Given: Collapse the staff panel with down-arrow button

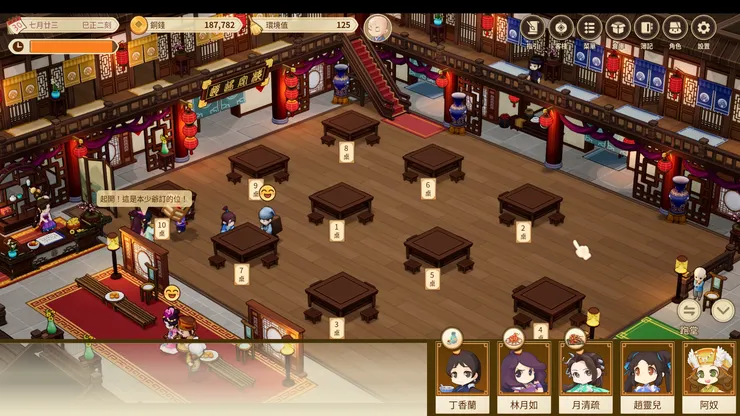Looking at the screenshot, I should [723, 310].
